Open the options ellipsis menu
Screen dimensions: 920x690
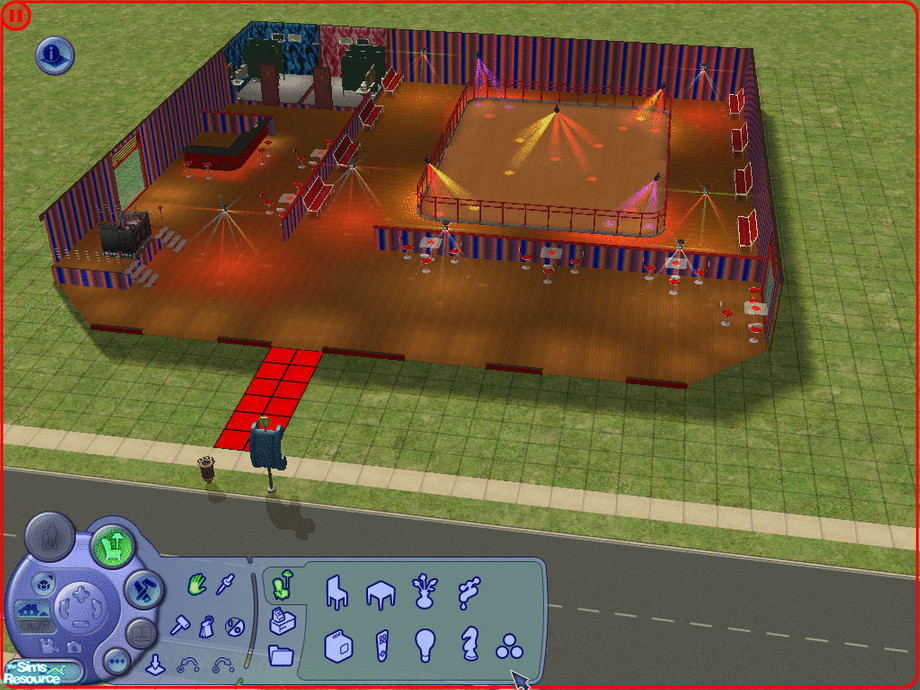(117, 661)
